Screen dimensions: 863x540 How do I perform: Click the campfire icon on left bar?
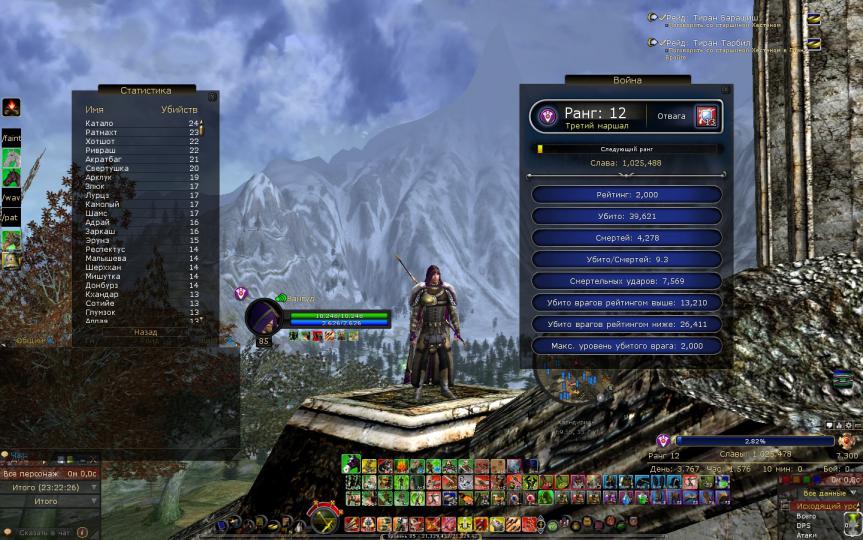click(x=11, y=108)
